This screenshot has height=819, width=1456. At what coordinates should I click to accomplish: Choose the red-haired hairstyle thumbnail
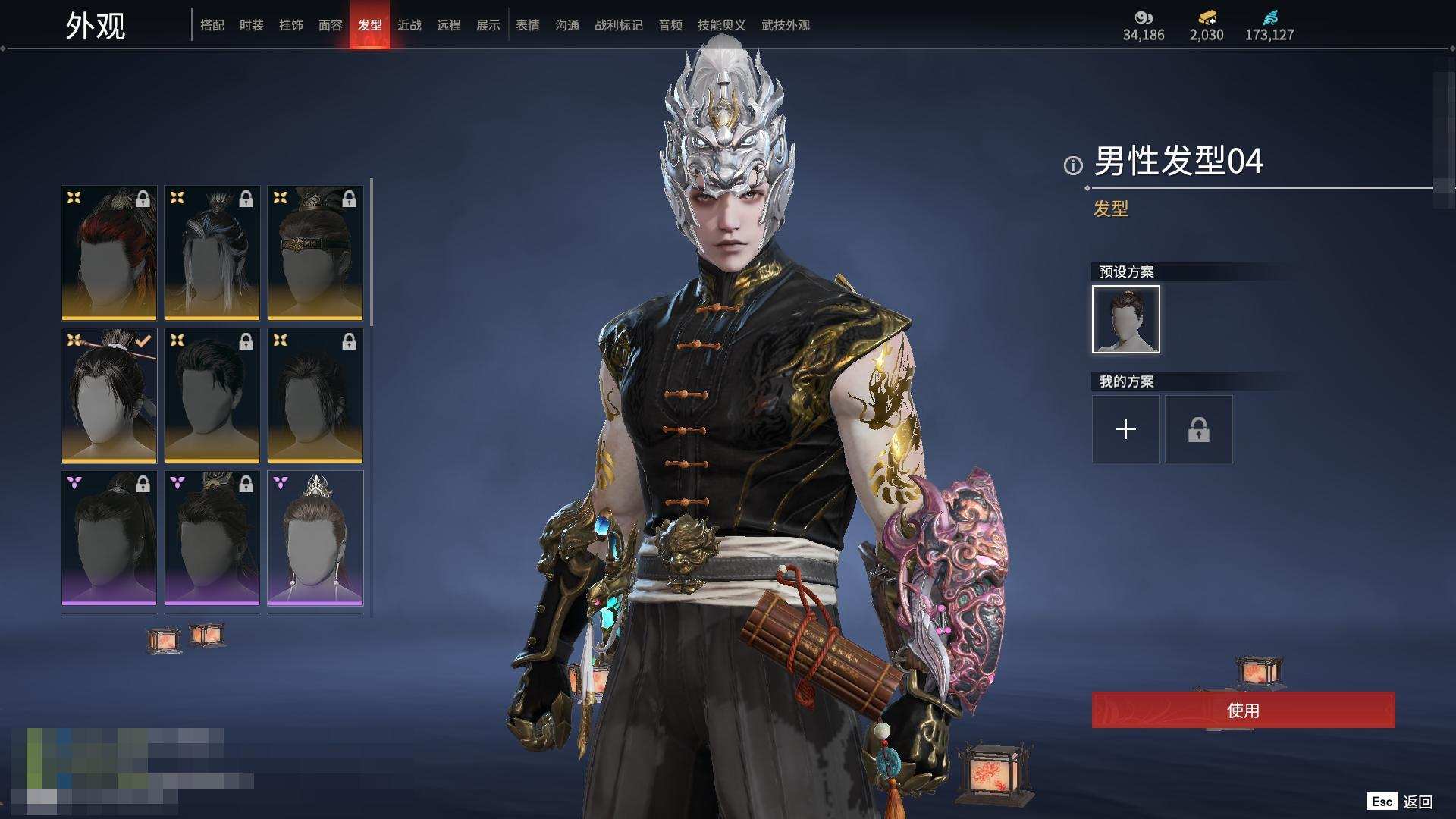pyautogui.click(x=109, y=253)
